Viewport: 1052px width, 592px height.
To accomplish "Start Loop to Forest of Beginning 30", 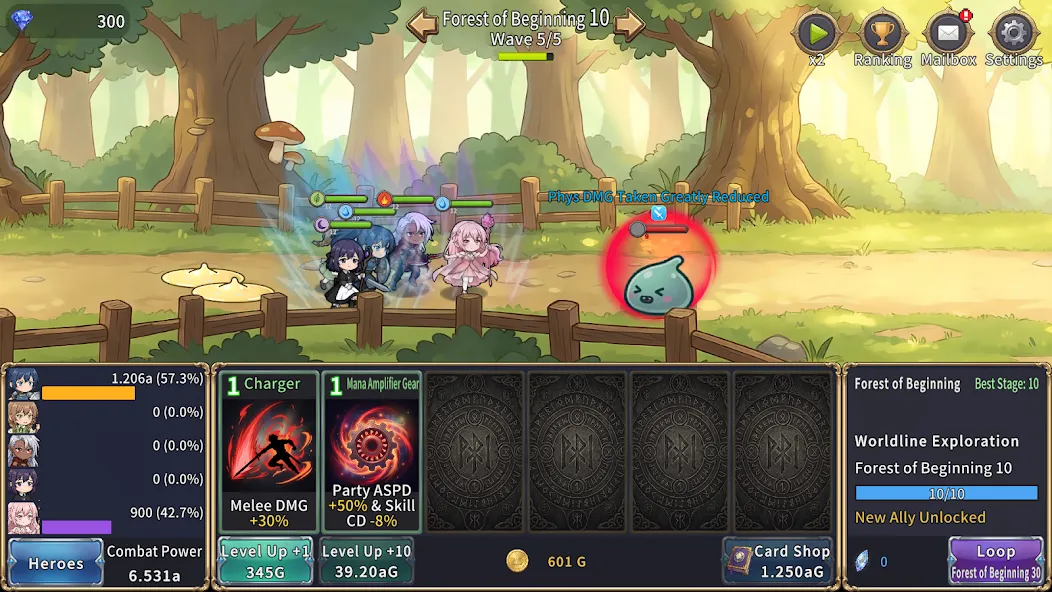I will click(994, 561).
